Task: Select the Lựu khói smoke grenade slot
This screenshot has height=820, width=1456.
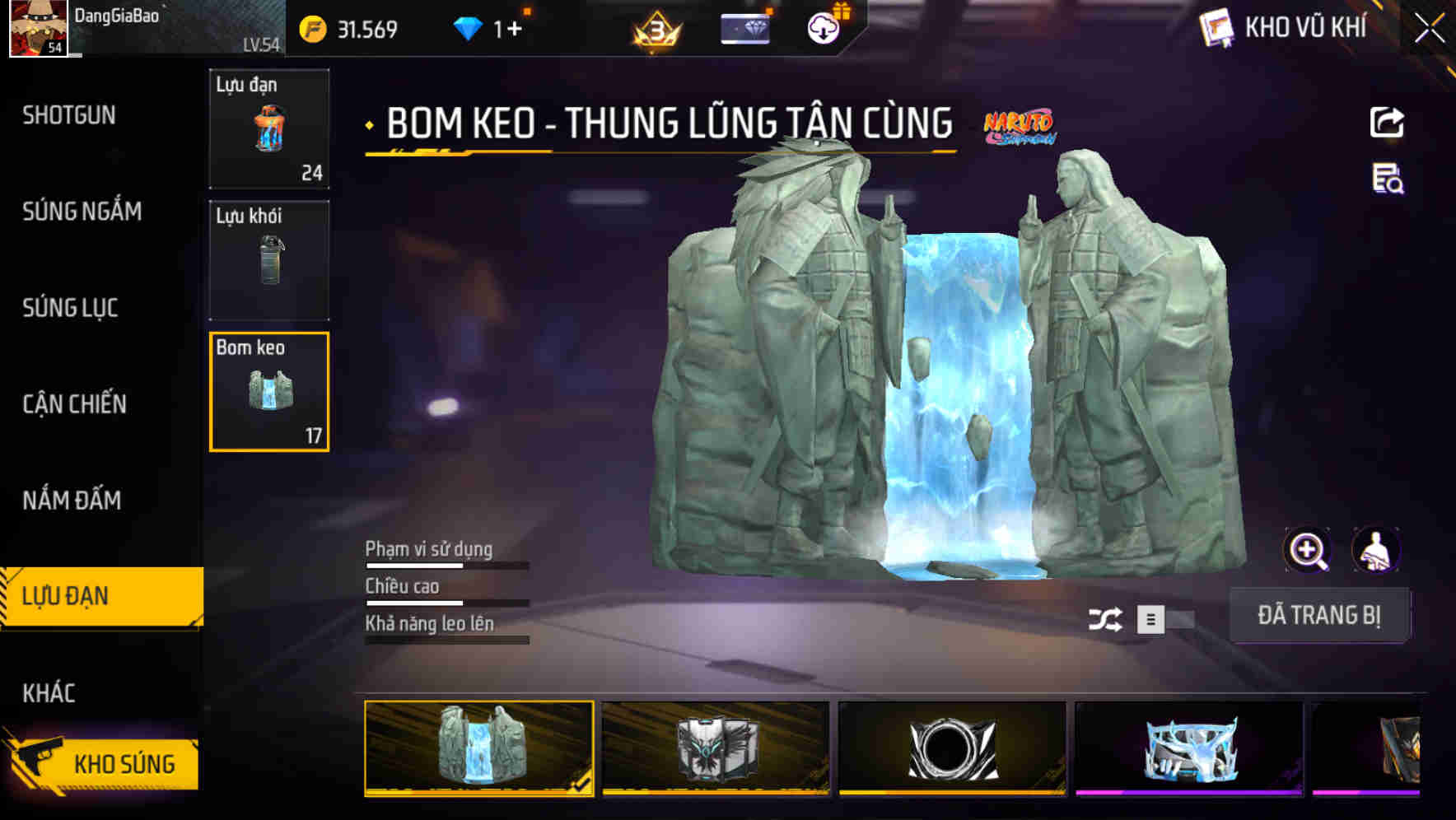Action: [269, 261]
